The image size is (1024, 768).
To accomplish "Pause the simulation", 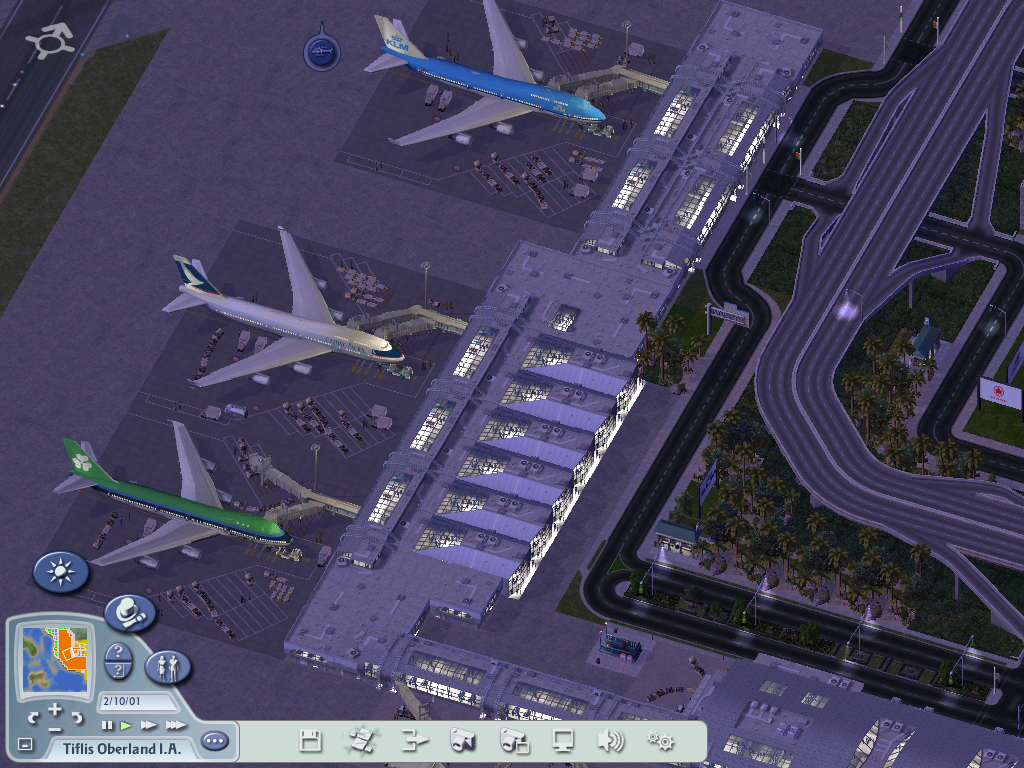I will tap(107, 725).
